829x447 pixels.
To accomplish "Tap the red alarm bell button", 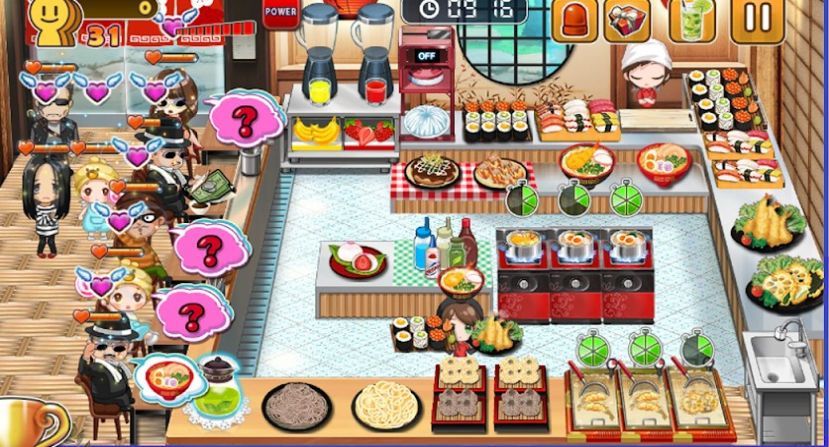I will point(574,20).
